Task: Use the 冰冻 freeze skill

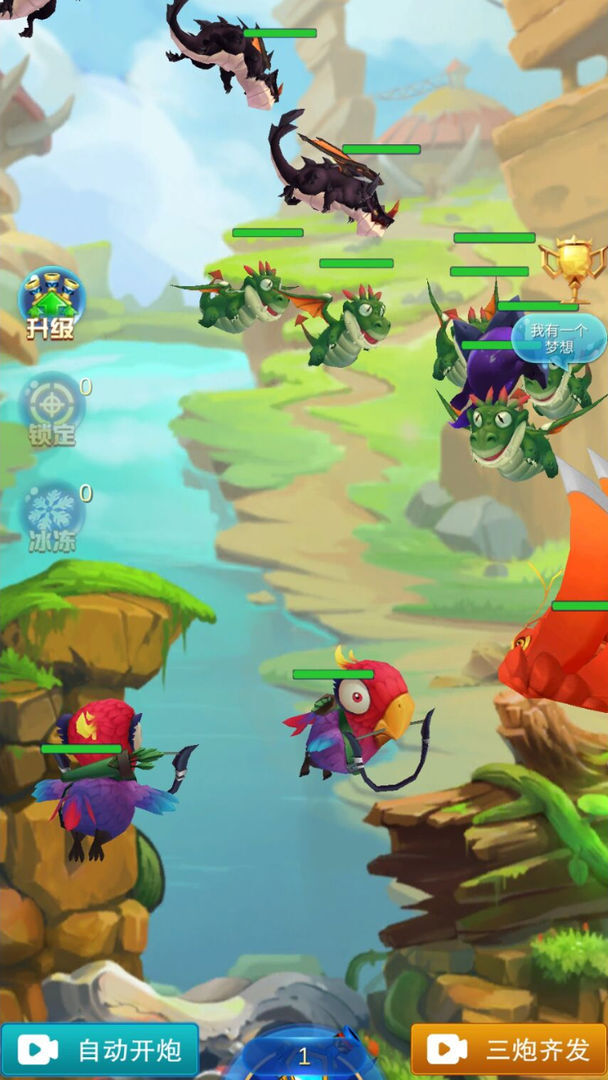Action: (51, 518)
